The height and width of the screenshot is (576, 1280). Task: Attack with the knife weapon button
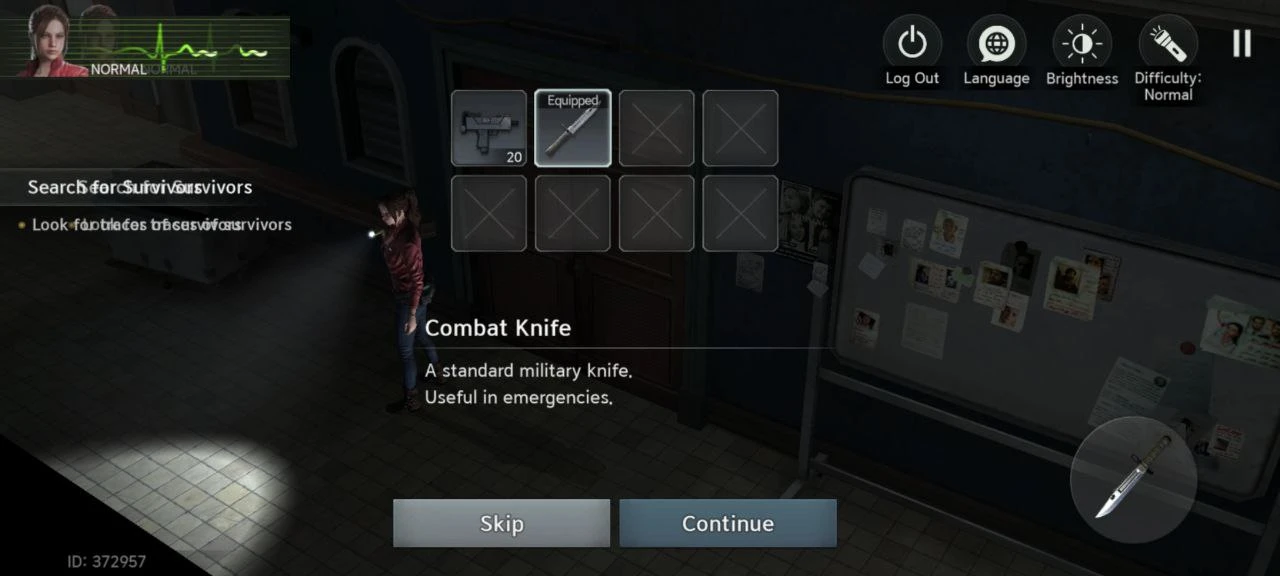click(x=1133, y=480)
